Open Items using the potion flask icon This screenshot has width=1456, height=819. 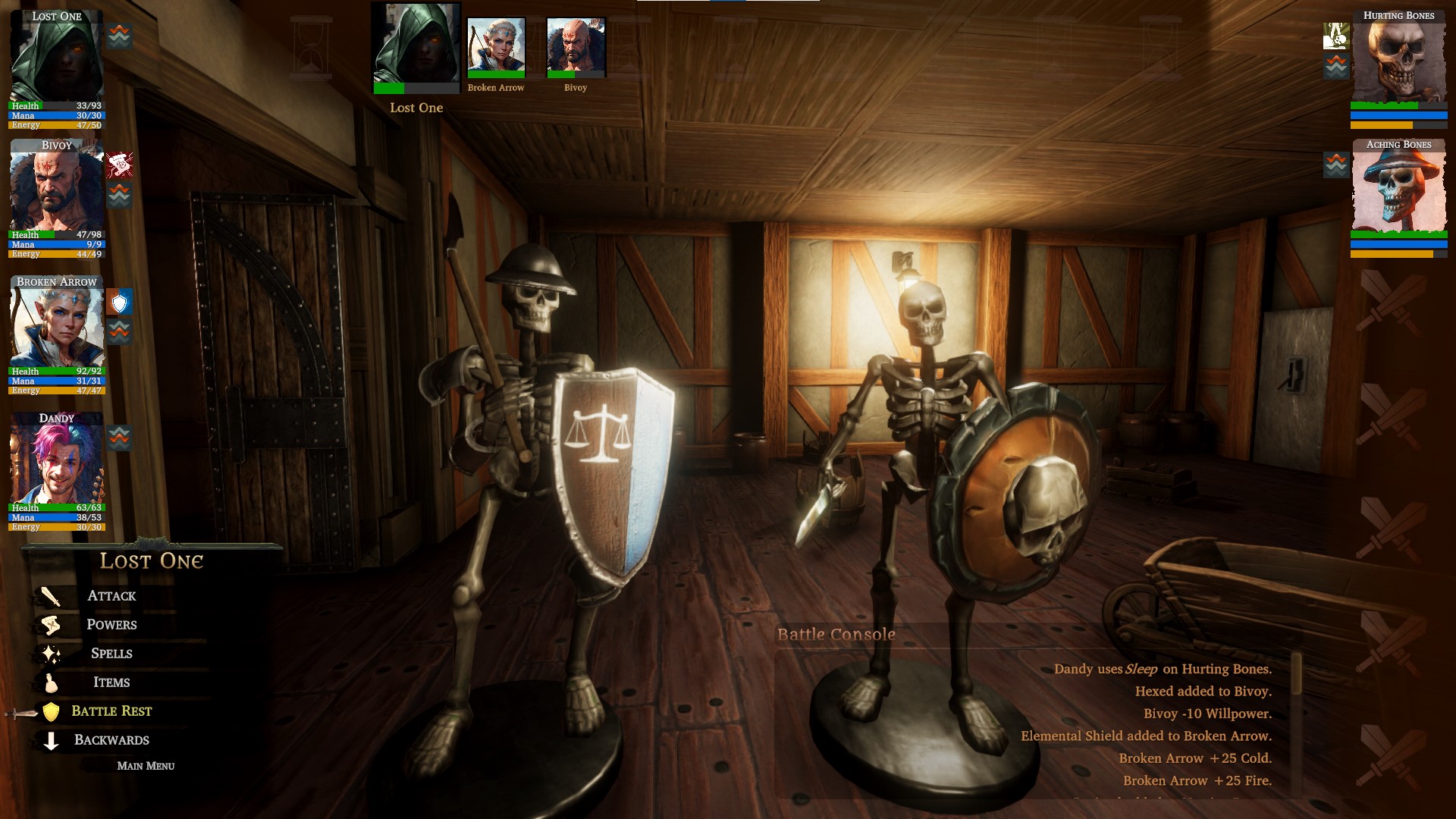[x=51, y=682]
